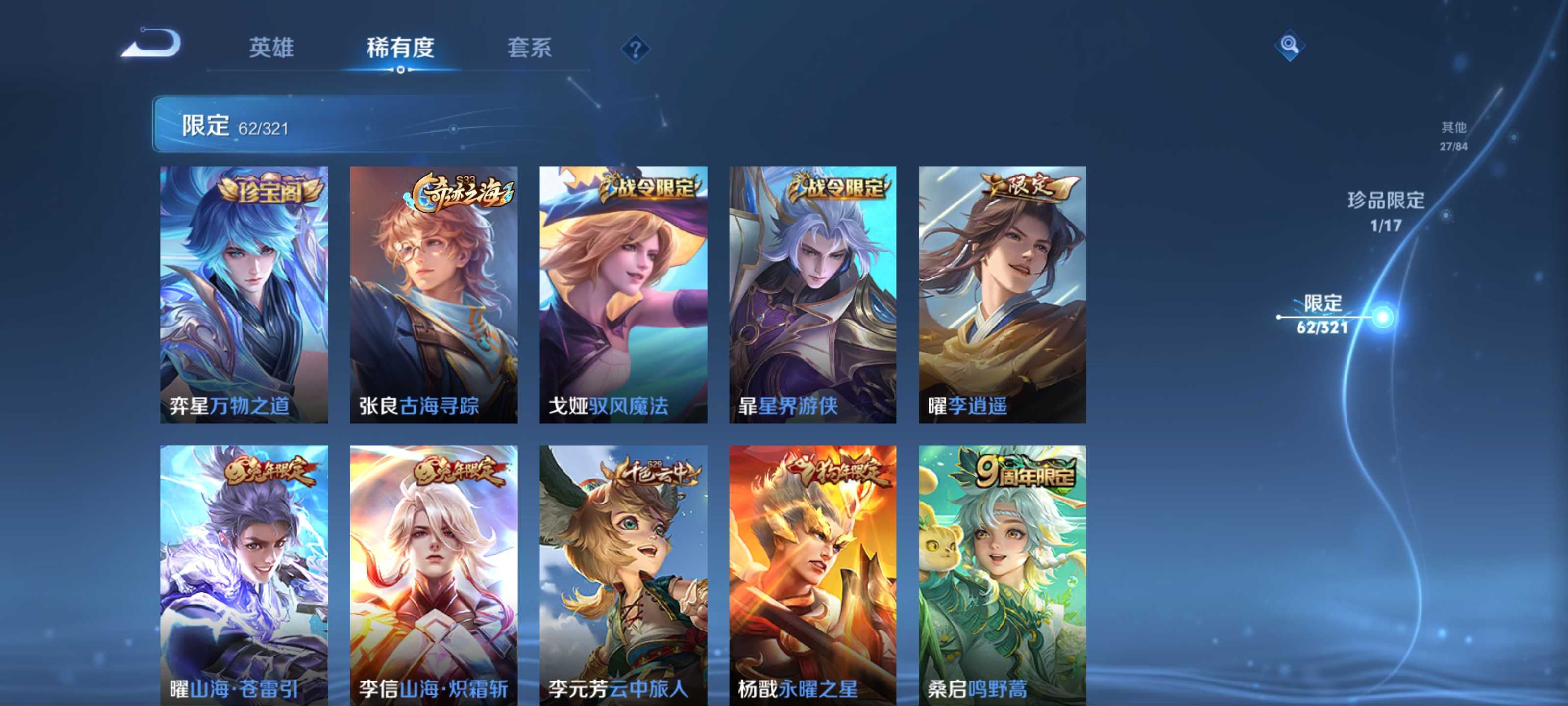Choose the 暃 星界游侠 skin card

[812, 294]
